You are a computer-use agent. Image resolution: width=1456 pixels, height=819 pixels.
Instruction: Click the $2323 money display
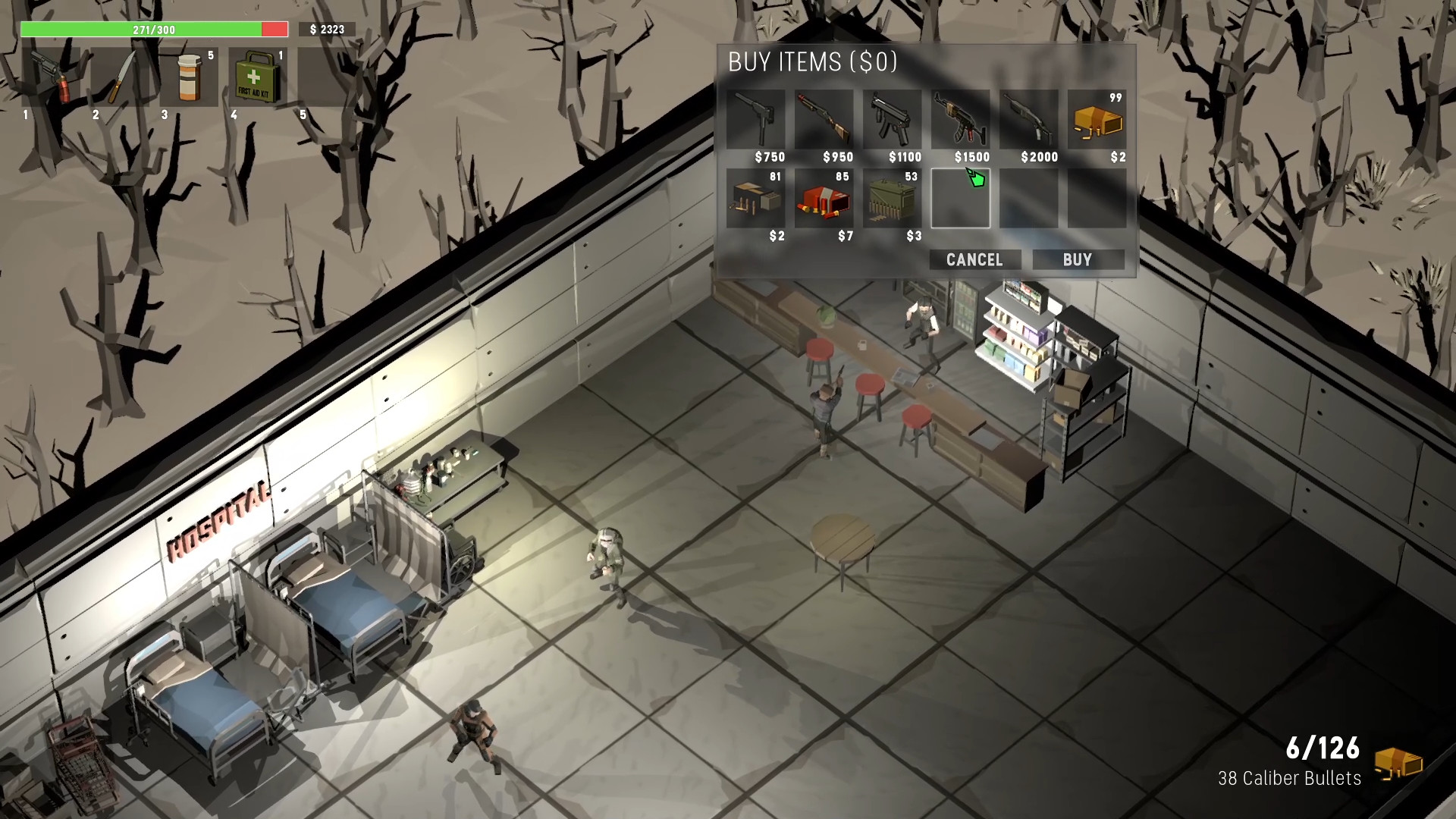tap(325, 30)
